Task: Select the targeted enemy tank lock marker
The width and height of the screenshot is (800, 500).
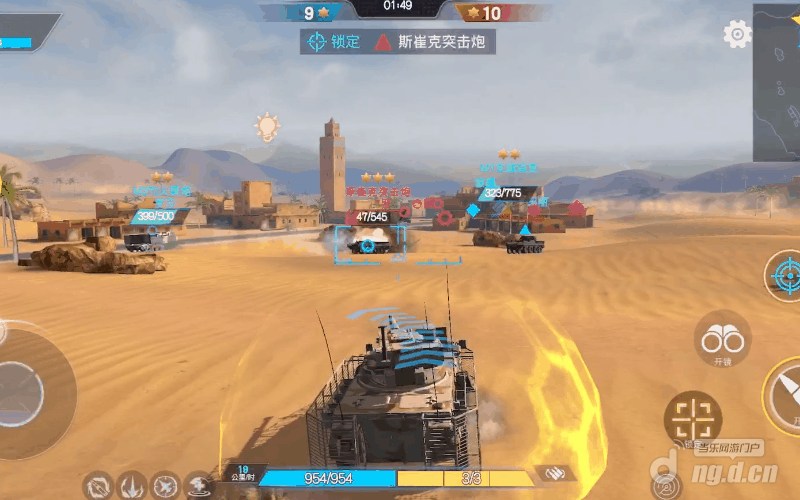Action: click(x=368, y=245)
